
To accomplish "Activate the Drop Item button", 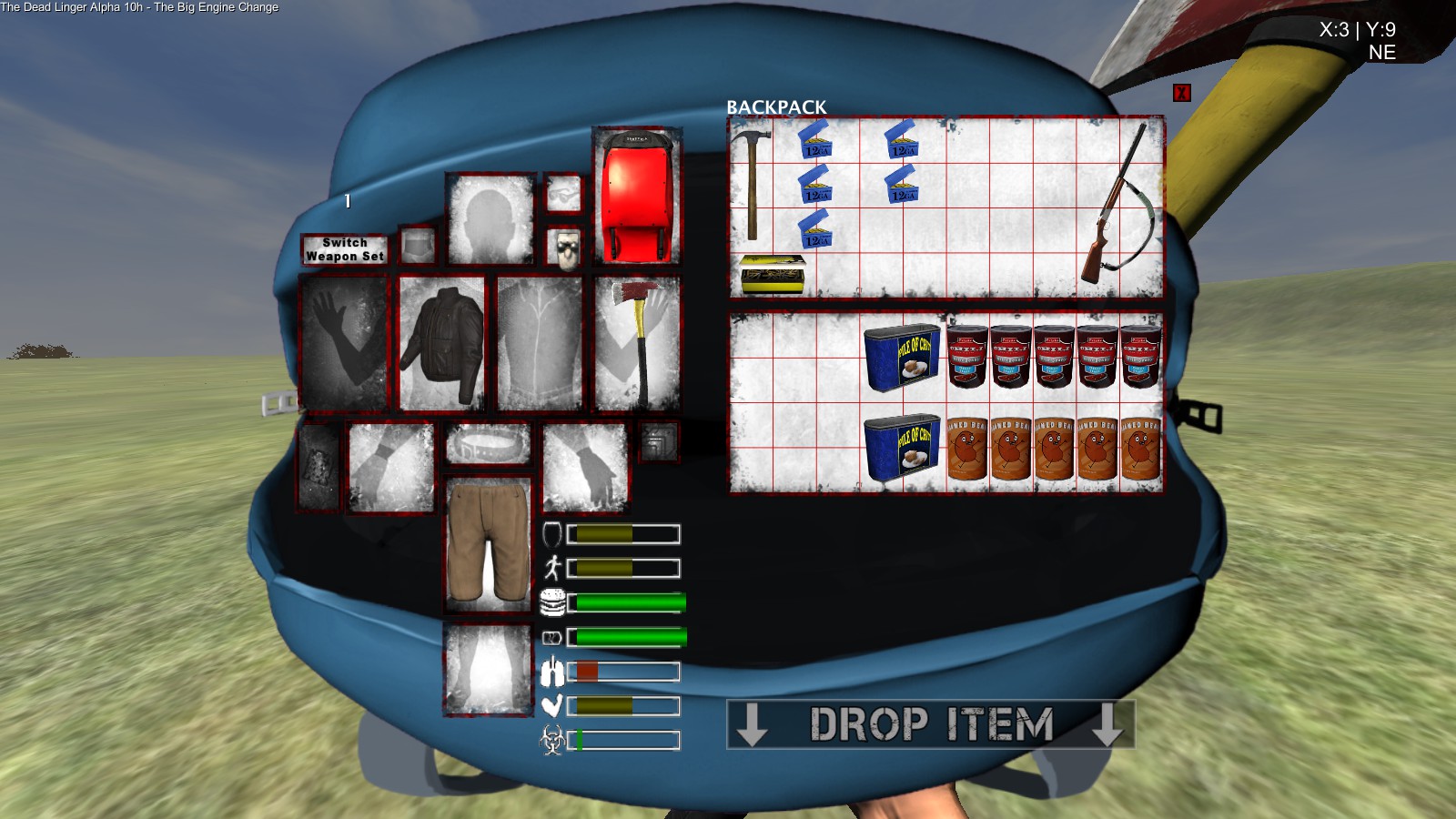I will 930,724.
